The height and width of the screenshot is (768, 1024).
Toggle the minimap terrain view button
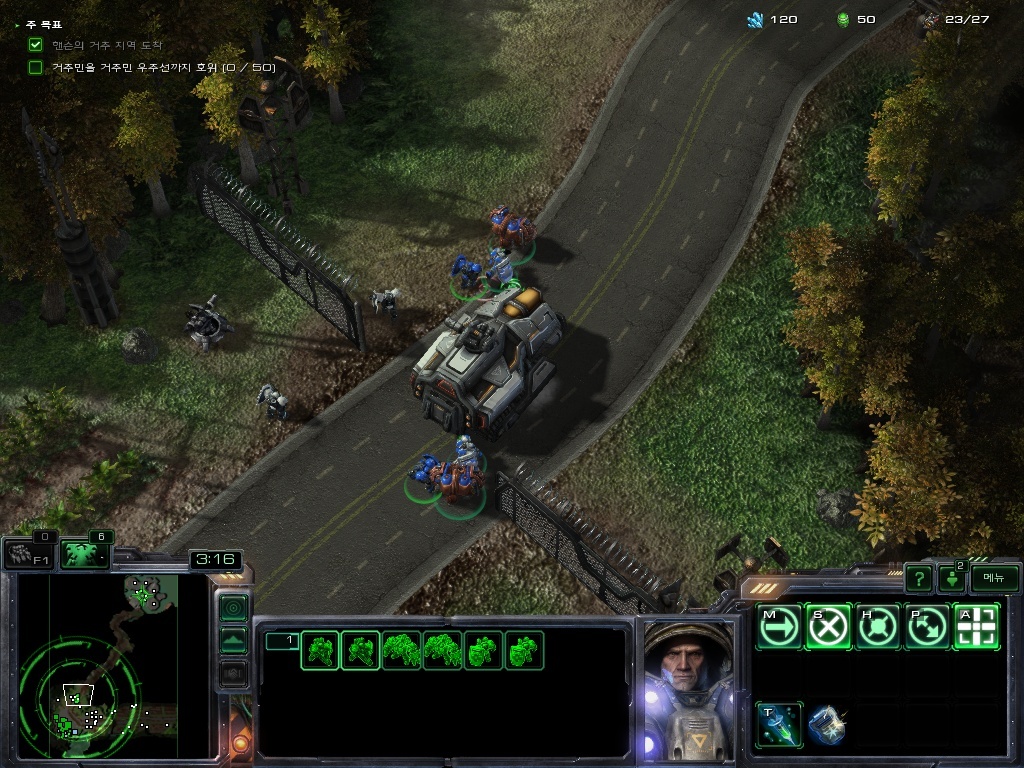233,641
